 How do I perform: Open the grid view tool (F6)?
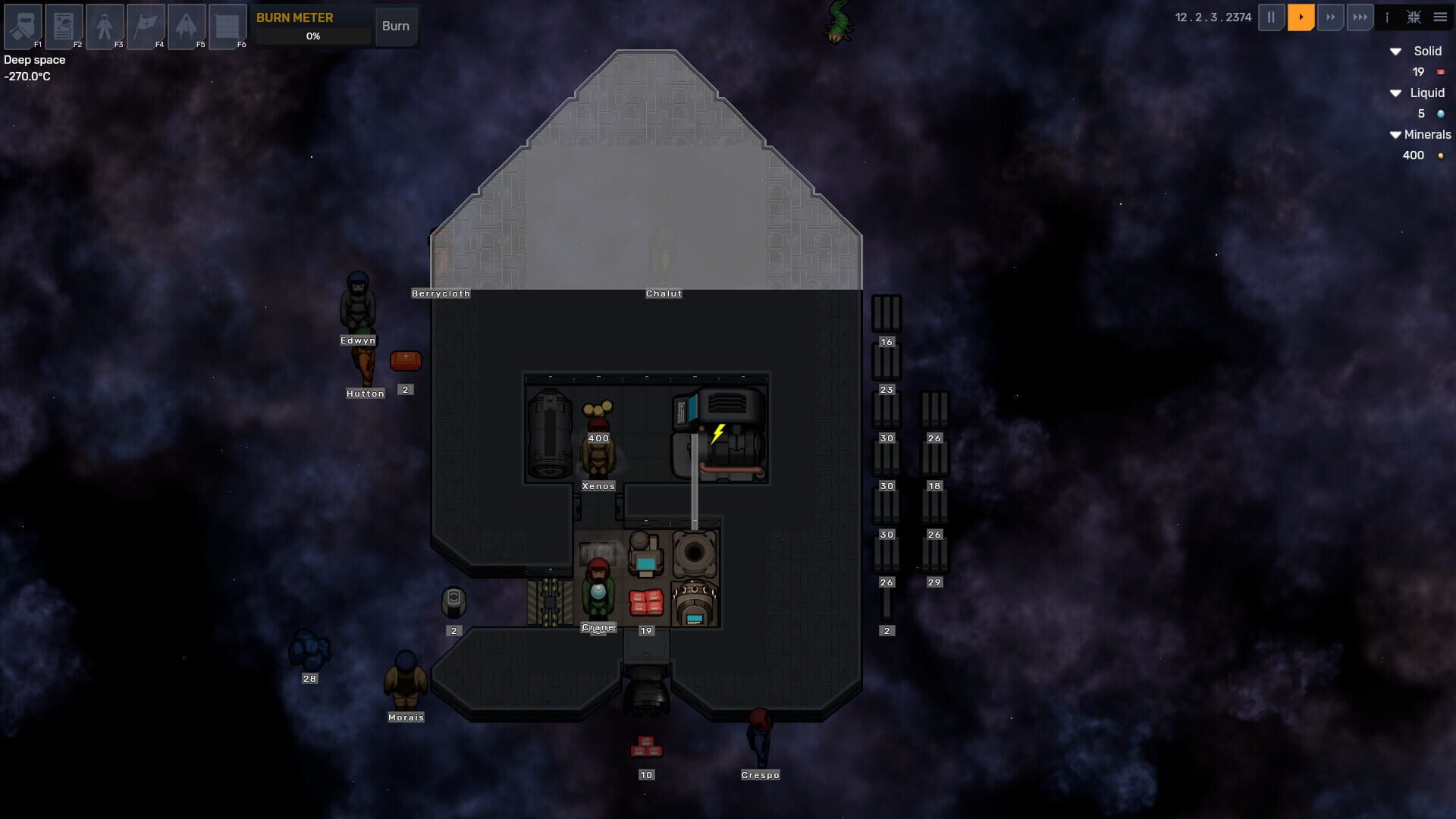coord(227,27)
